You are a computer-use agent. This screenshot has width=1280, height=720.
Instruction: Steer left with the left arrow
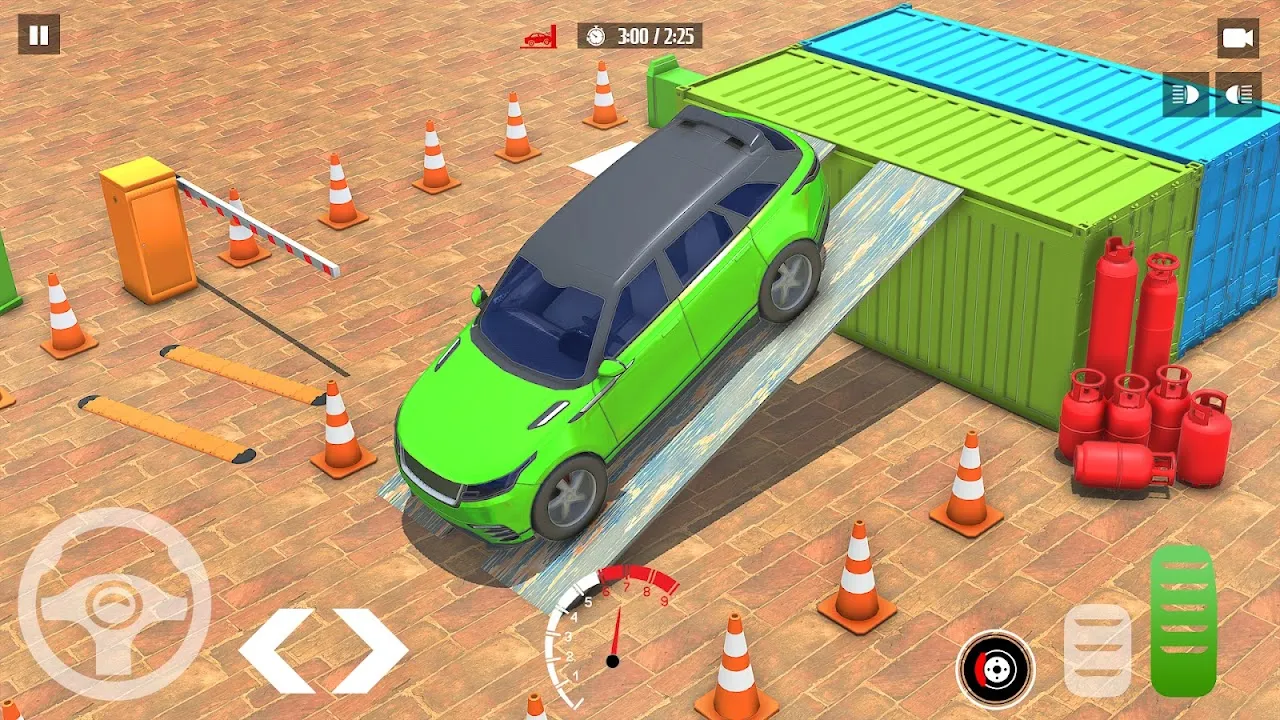277,651
